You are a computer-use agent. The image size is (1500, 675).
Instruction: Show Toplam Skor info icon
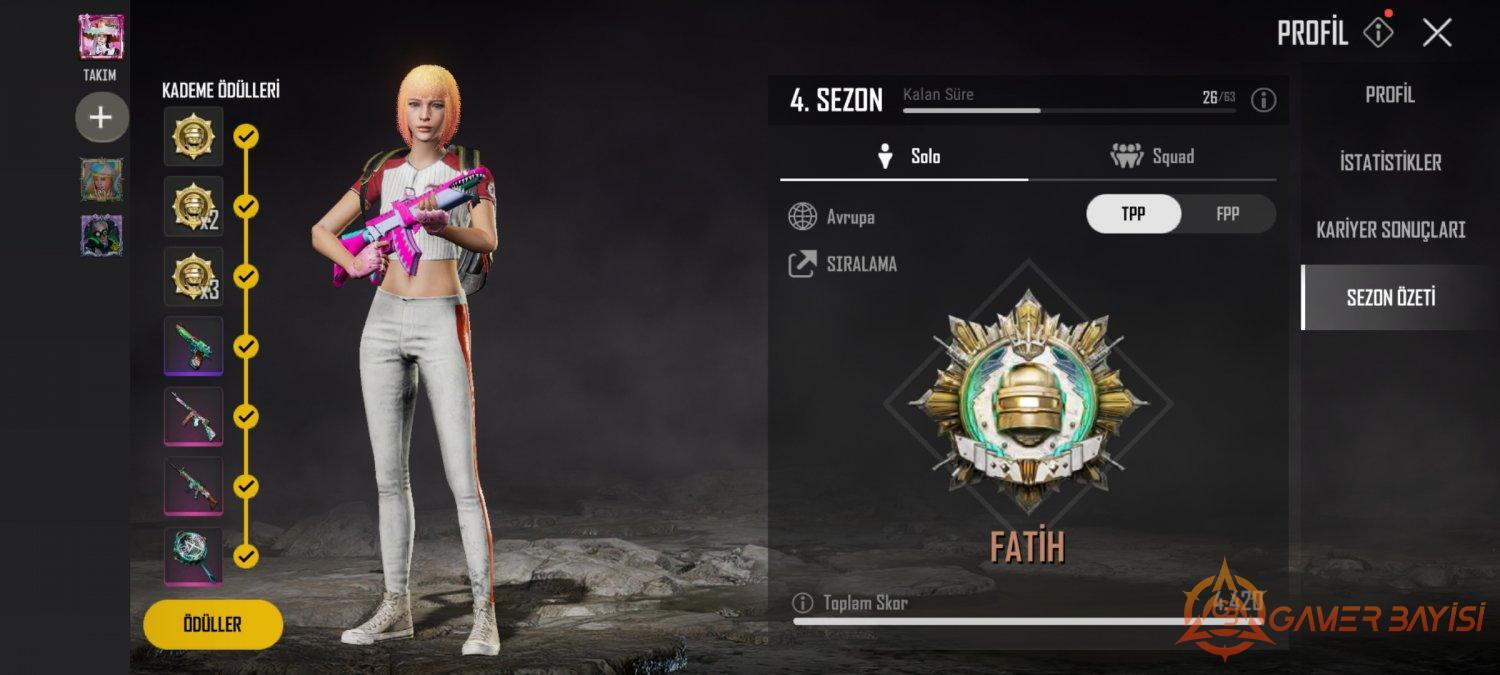point(802,603)
